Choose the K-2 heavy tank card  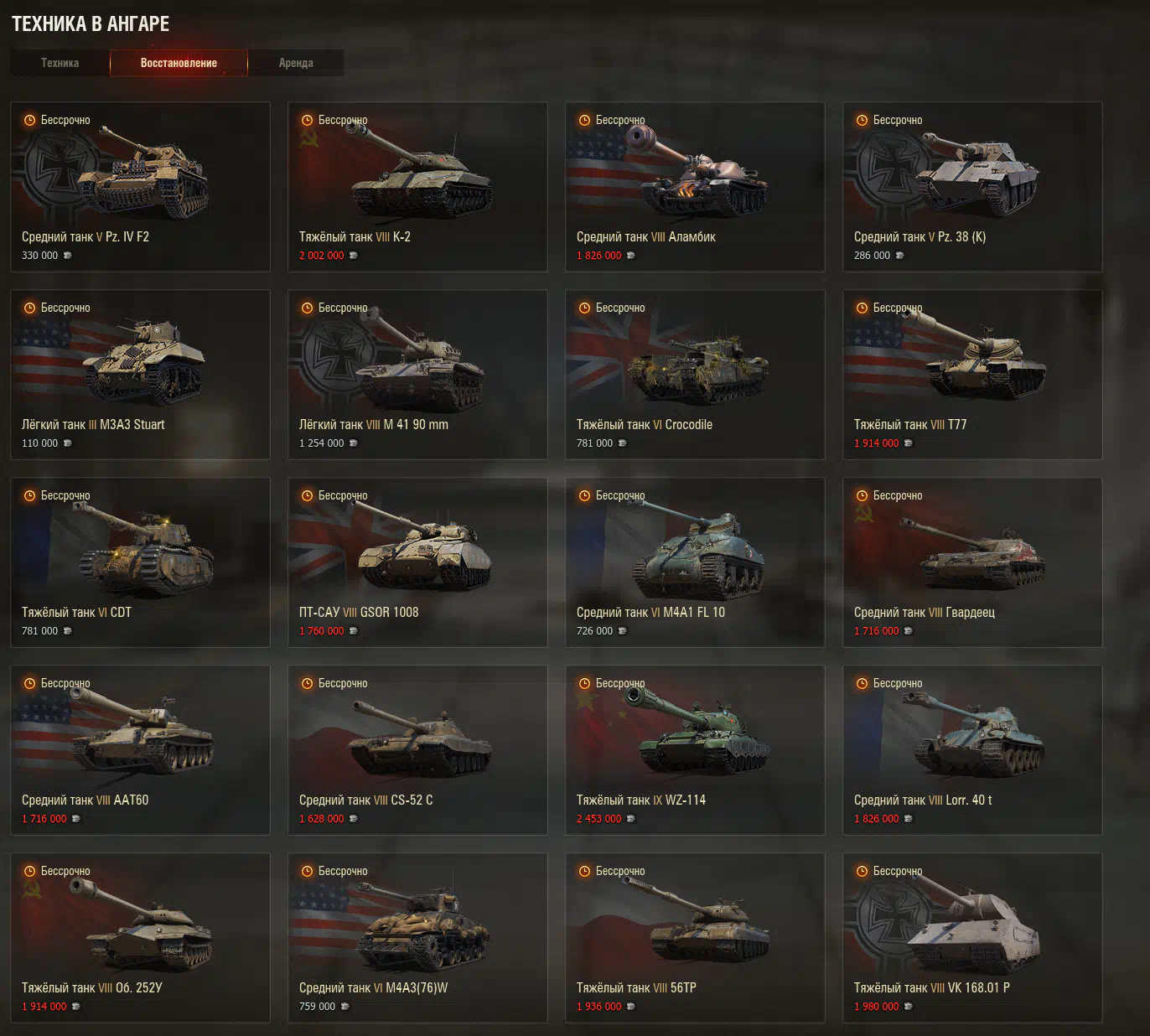(417, 187)
